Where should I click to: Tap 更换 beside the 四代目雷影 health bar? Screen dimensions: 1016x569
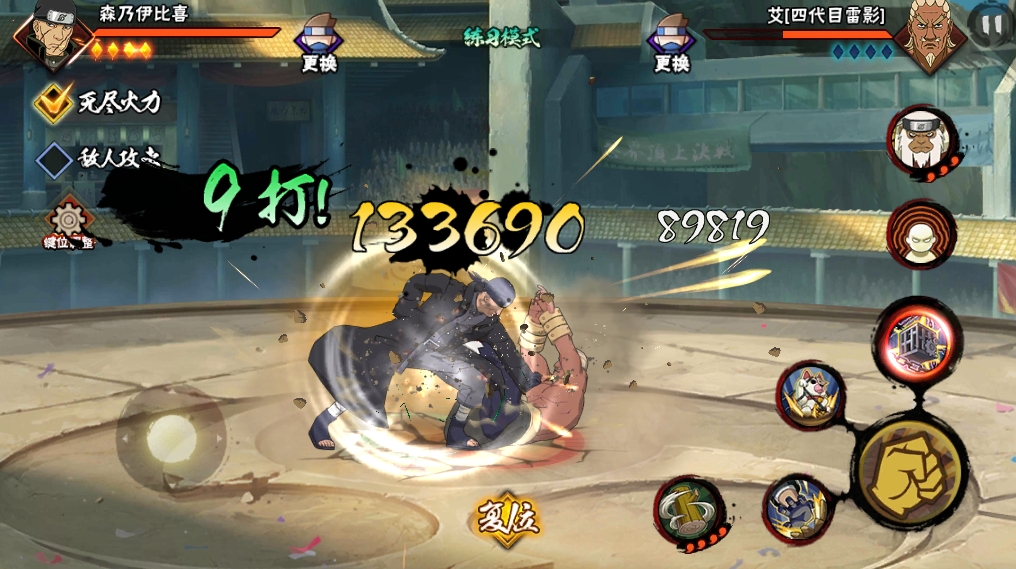click(x=672, y=43)
